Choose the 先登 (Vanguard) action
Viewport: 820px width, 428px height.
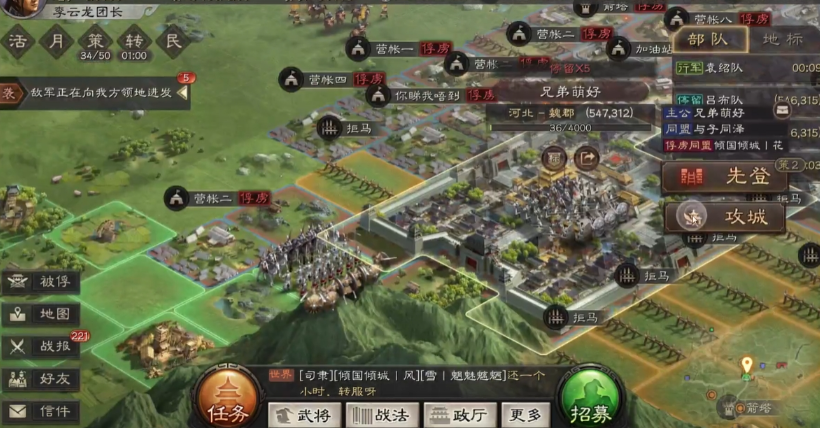point(722,177)
